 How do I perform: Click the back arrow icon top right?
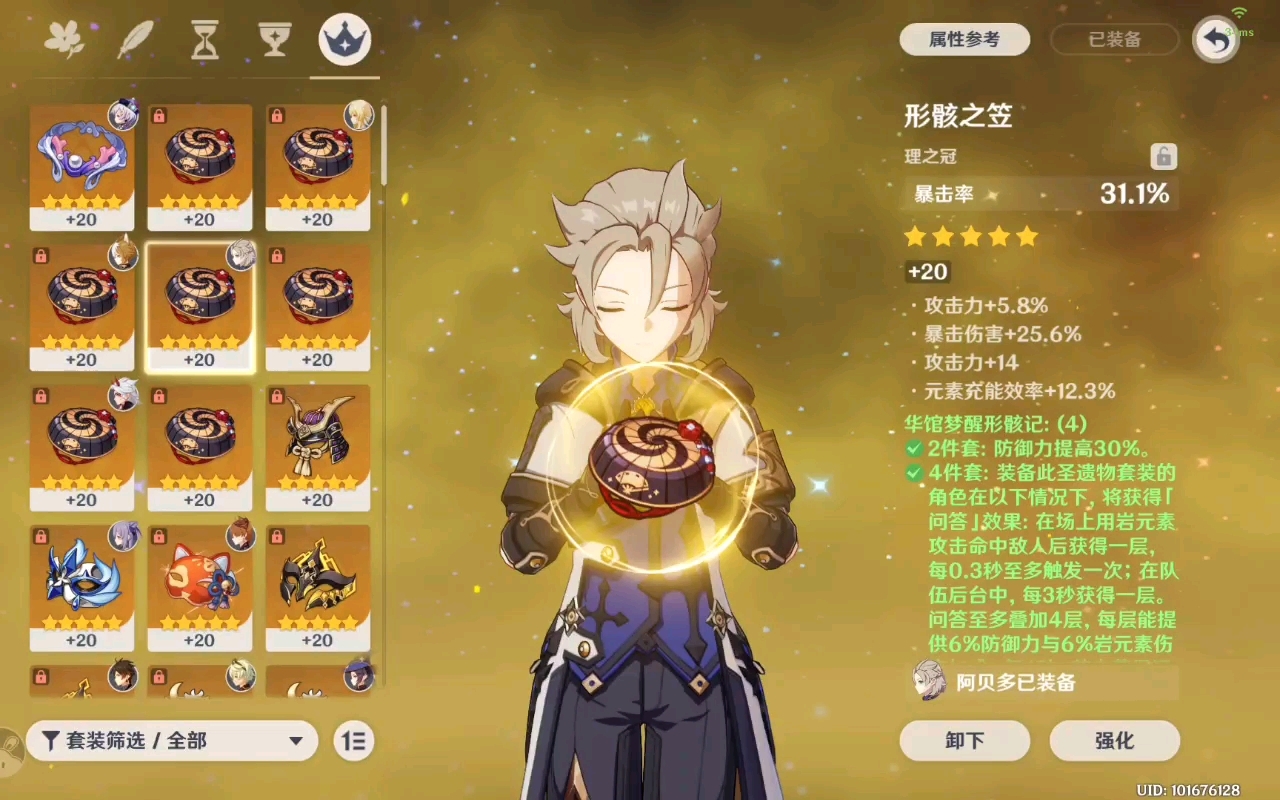1215,38
